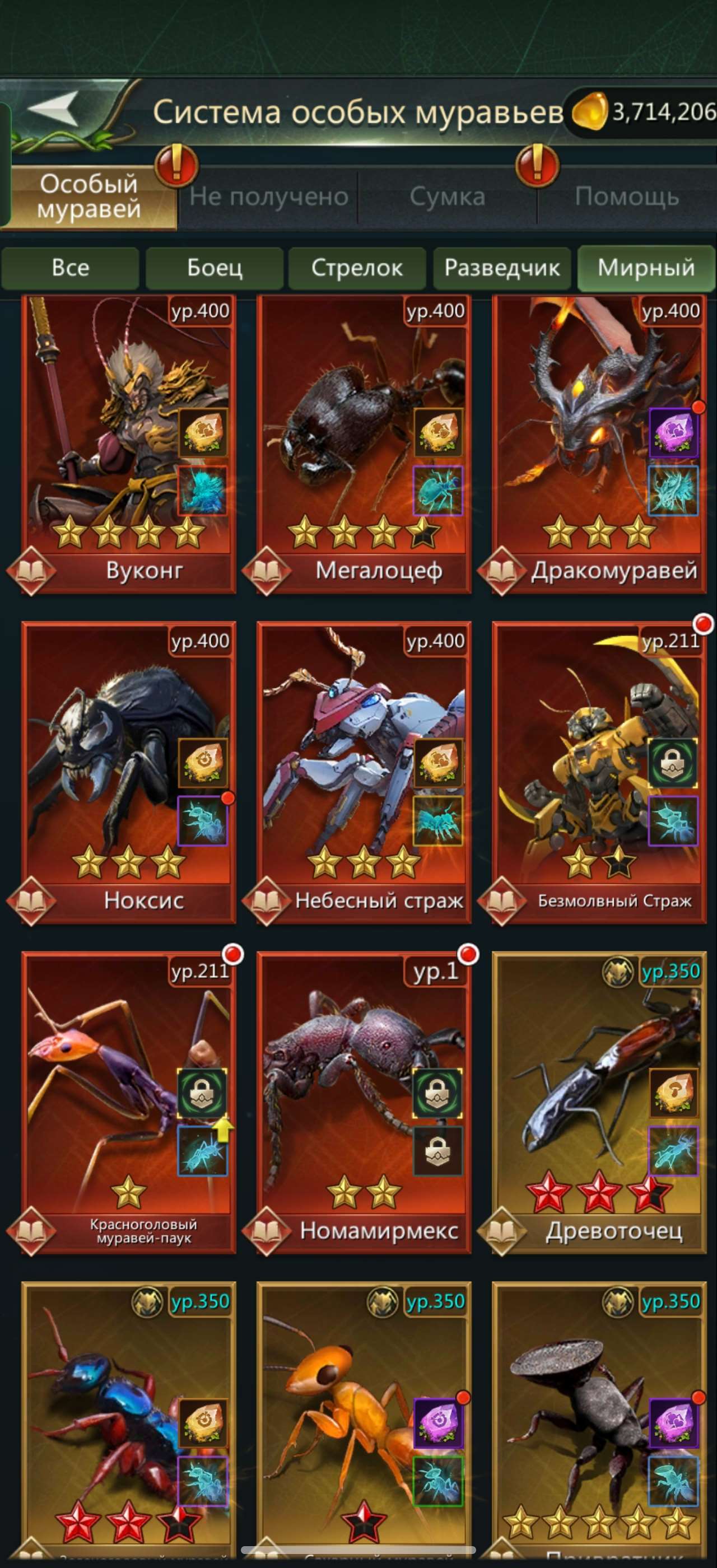
Task: Switch to the Сумка tab
Action: [x=448, y=196]
